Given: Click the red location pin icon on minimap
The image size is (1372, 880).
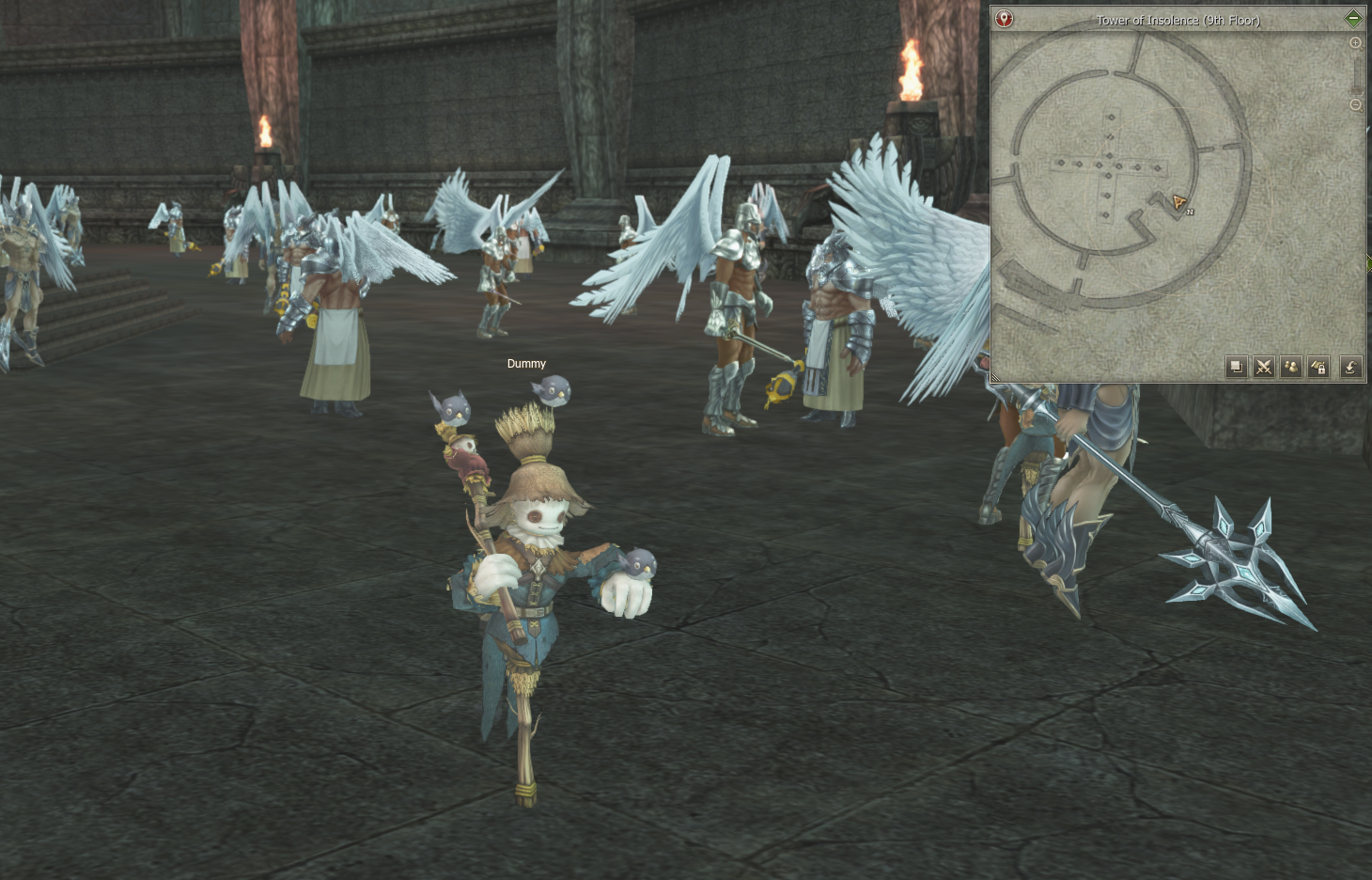Looking at the screenshot, I should 1005,19.
